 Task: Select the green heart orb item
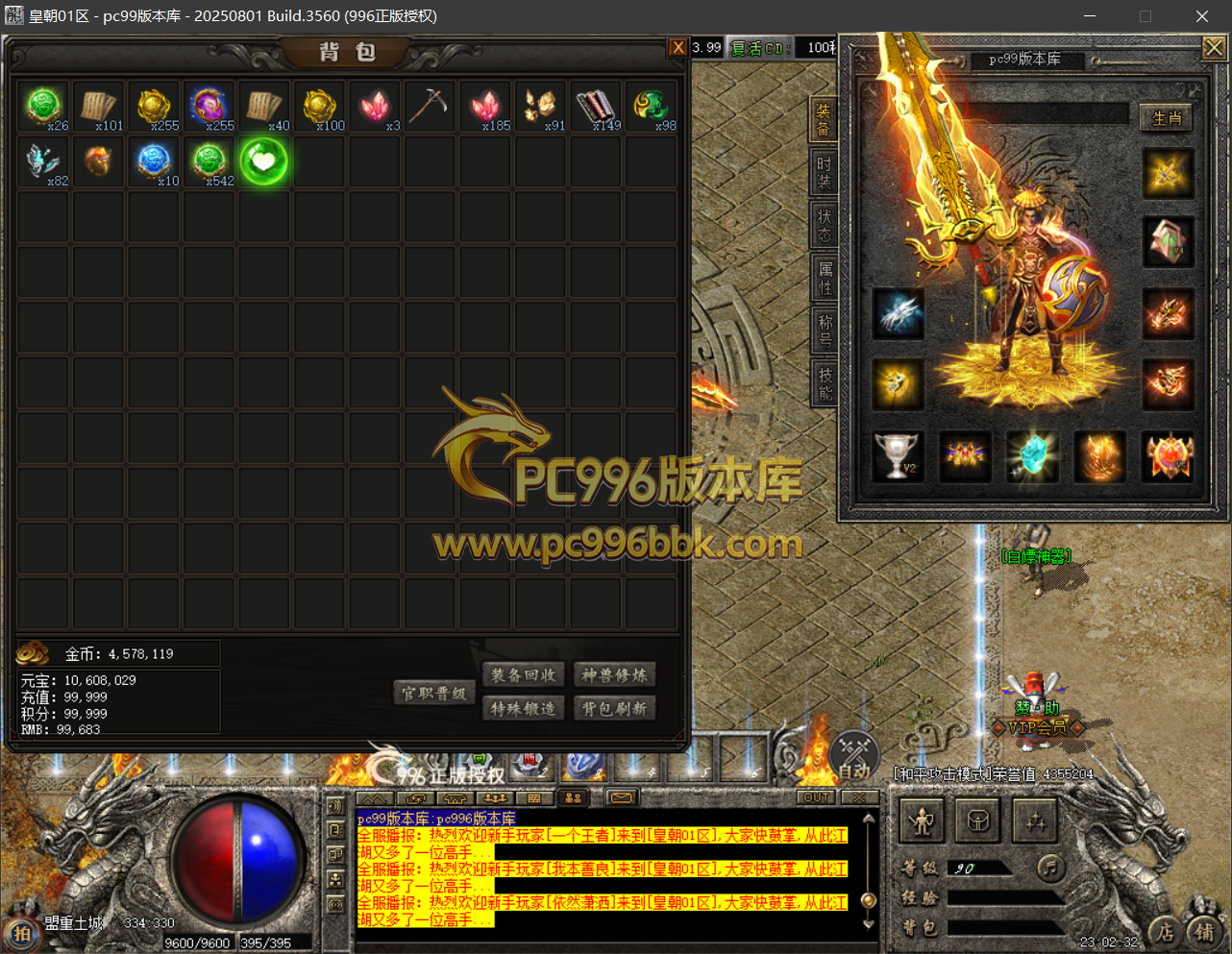[263, 161]
